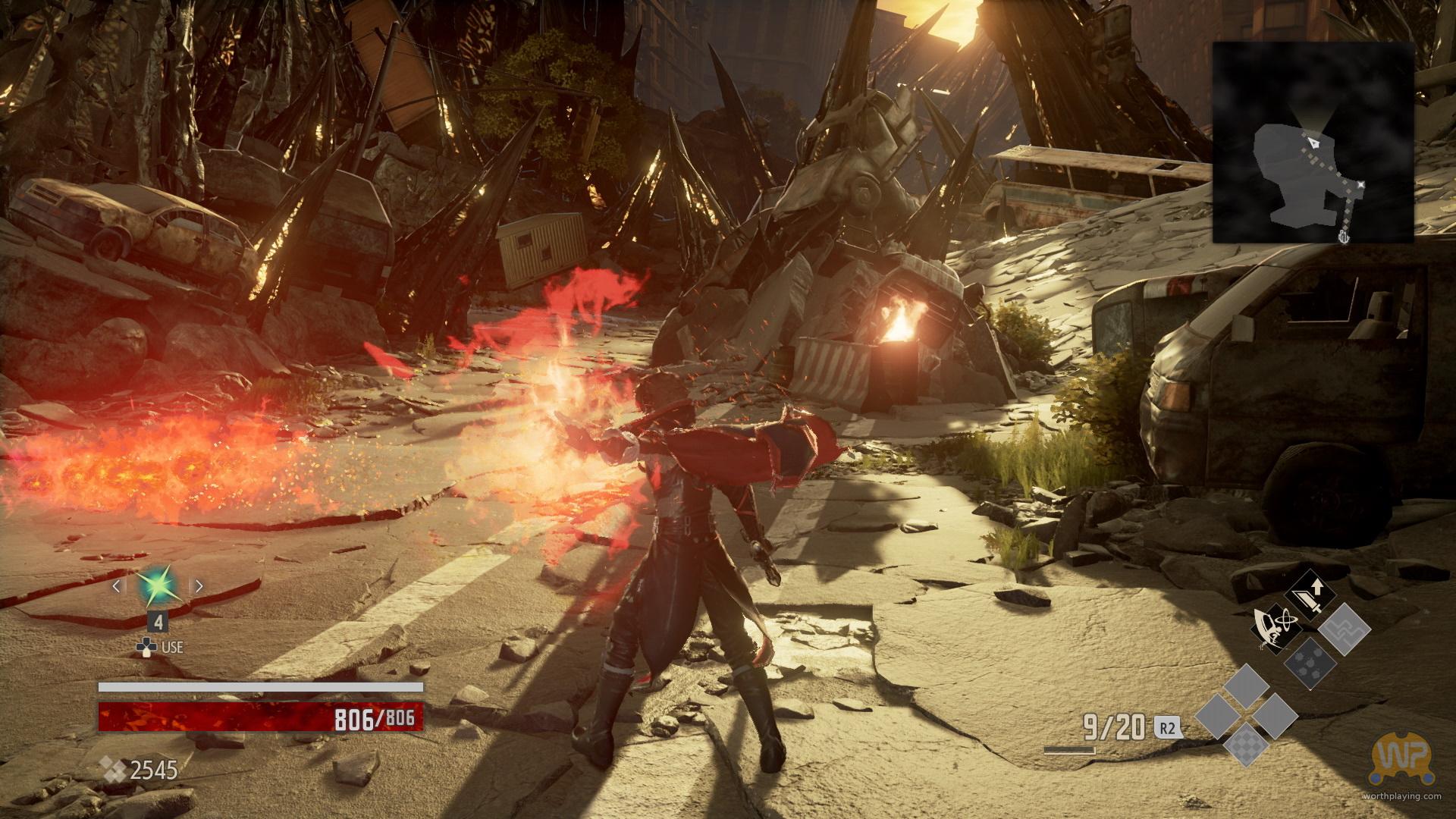Cycle to the next quick item
The image size is (1456, 819).
pyautogui.click(x=199, y=585)
